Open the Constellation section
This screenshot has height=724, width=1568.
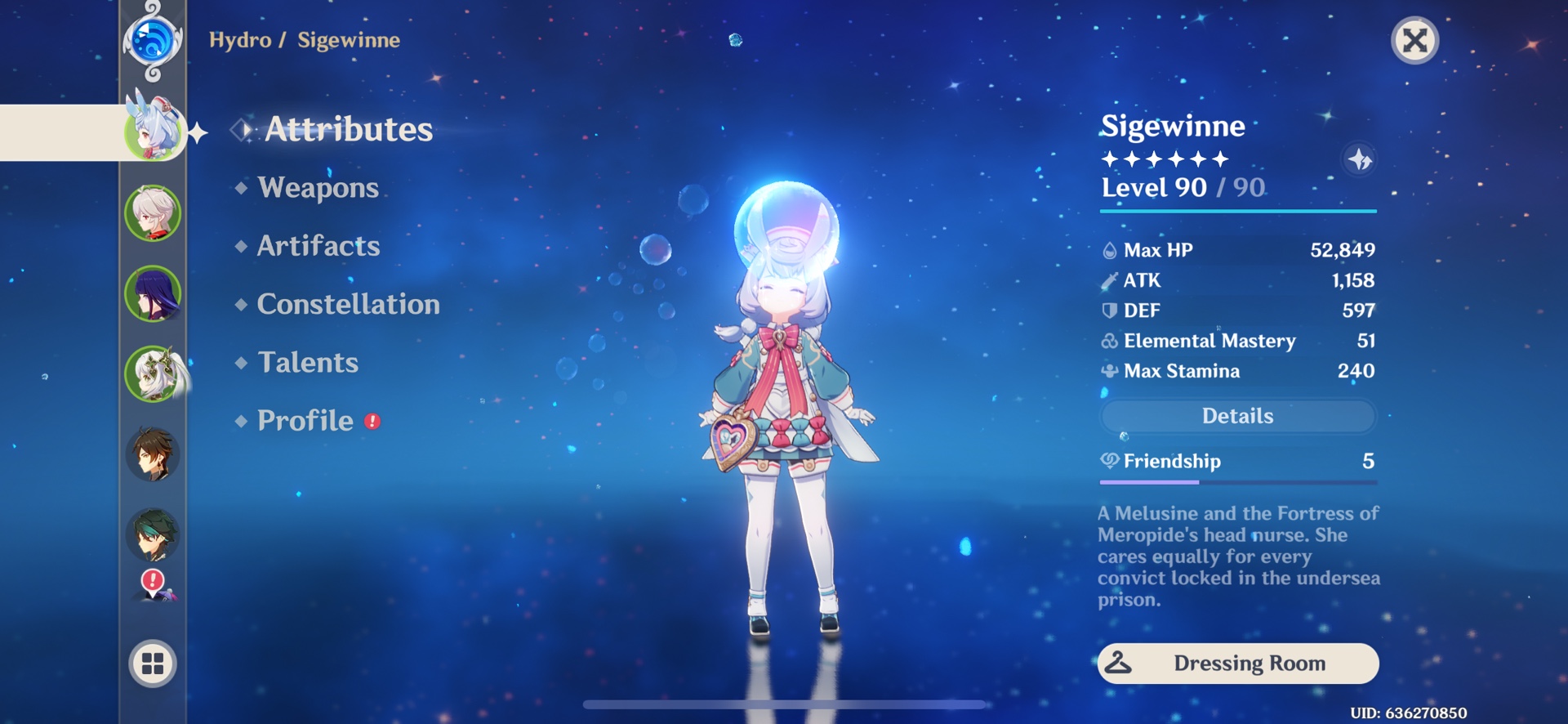click(347, 304)
